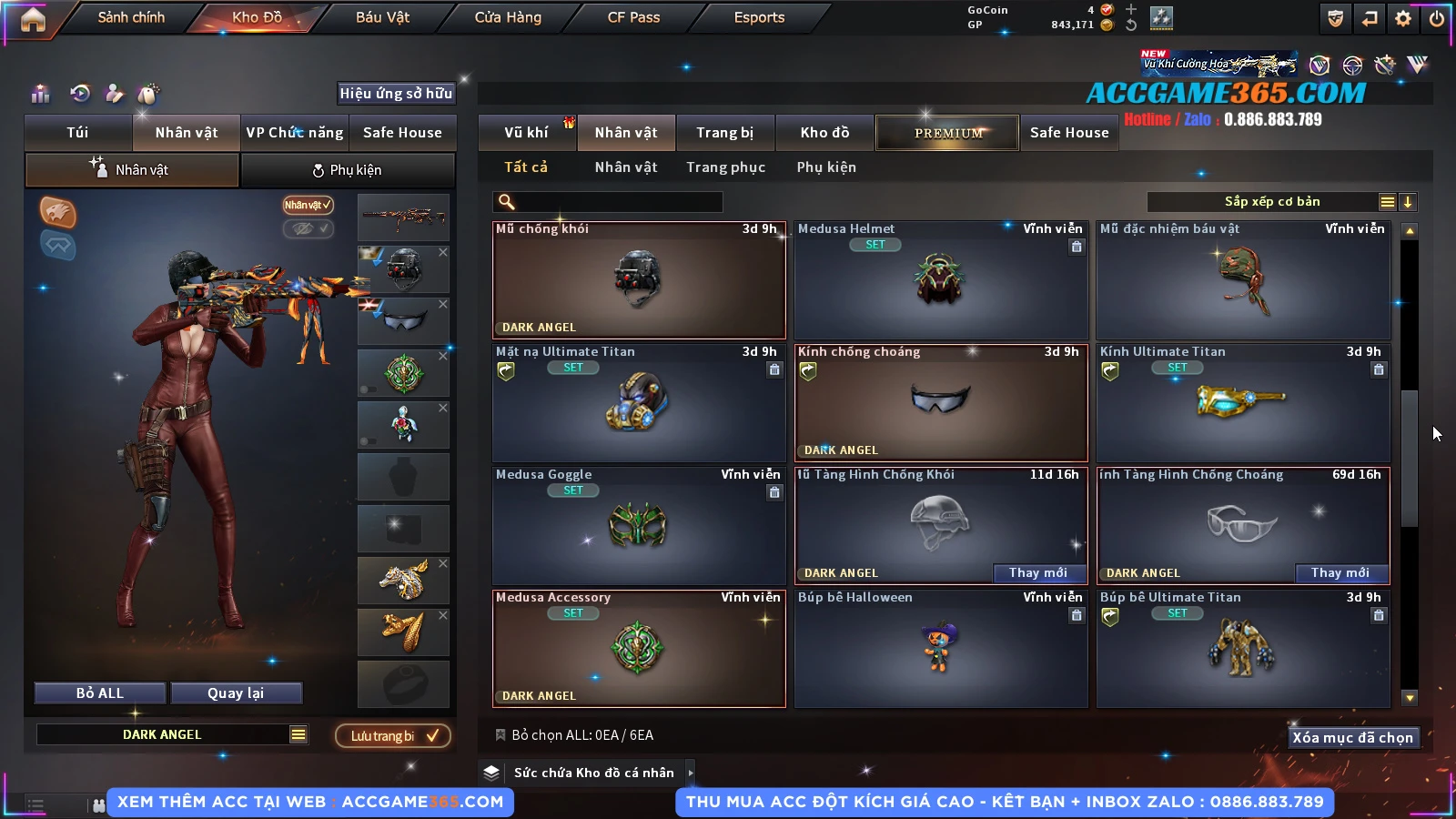This screenshot has width=1456, height=819.
Task: Open the CF Pass menu
Action: tap(633, 17)
